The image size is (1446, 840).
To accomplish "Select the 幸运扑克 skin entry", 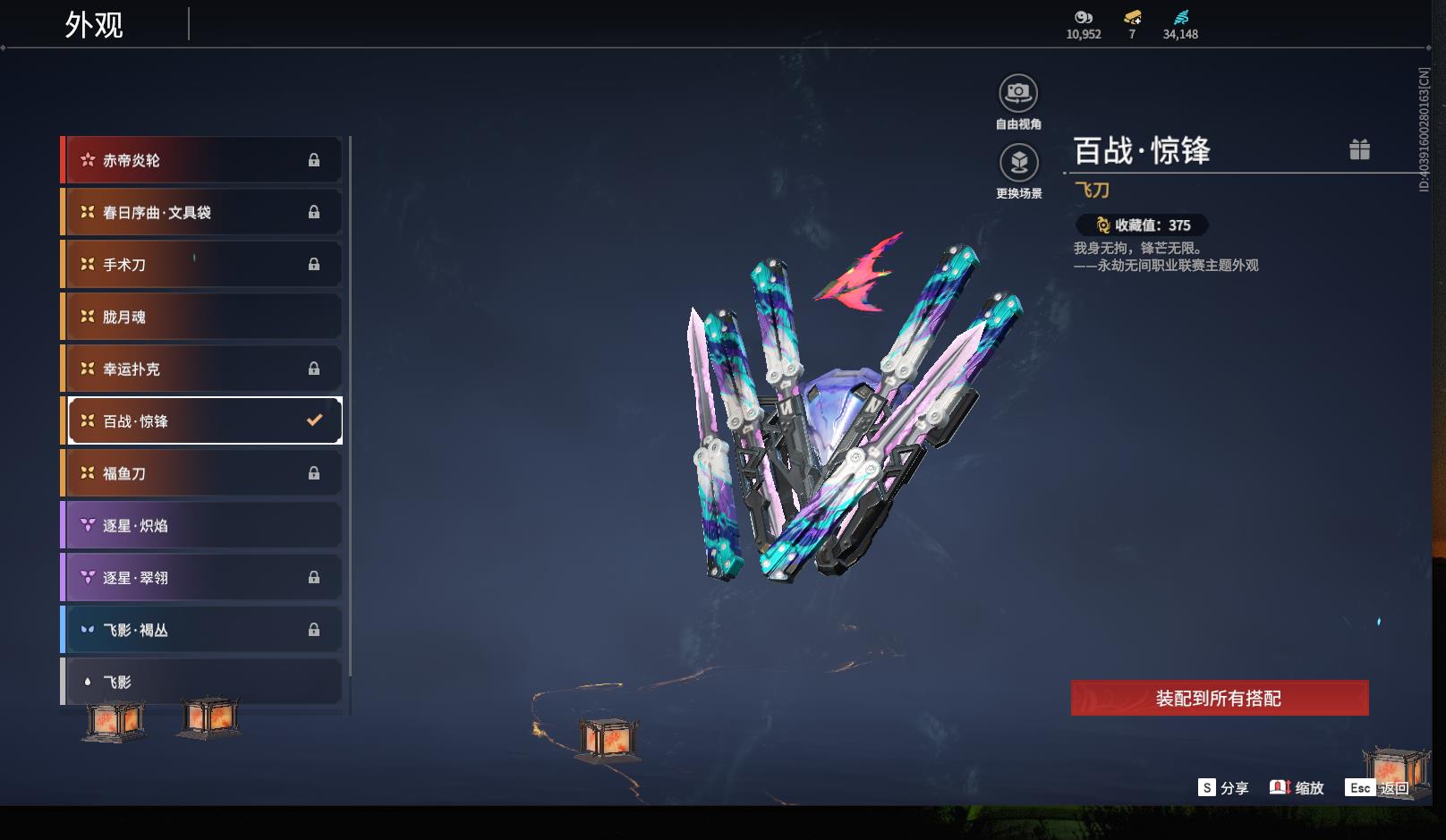I will (203, 369).
